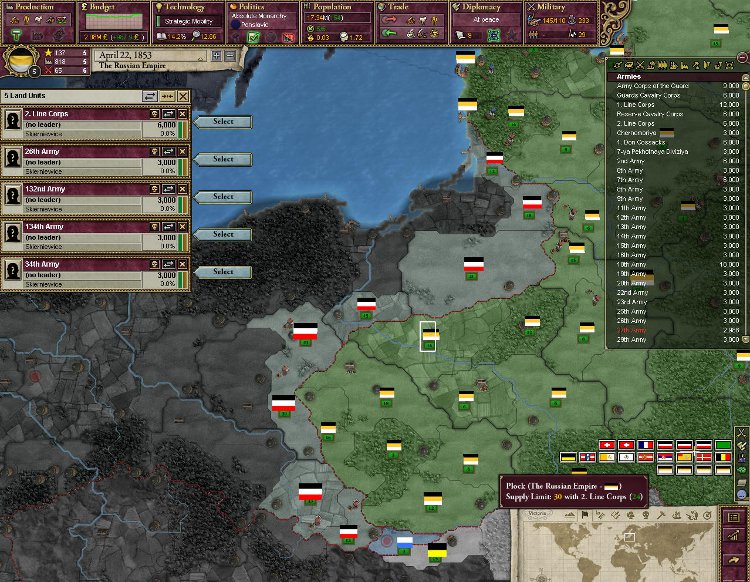
Task: Open the Trade panel
Action: coord(408,7)
